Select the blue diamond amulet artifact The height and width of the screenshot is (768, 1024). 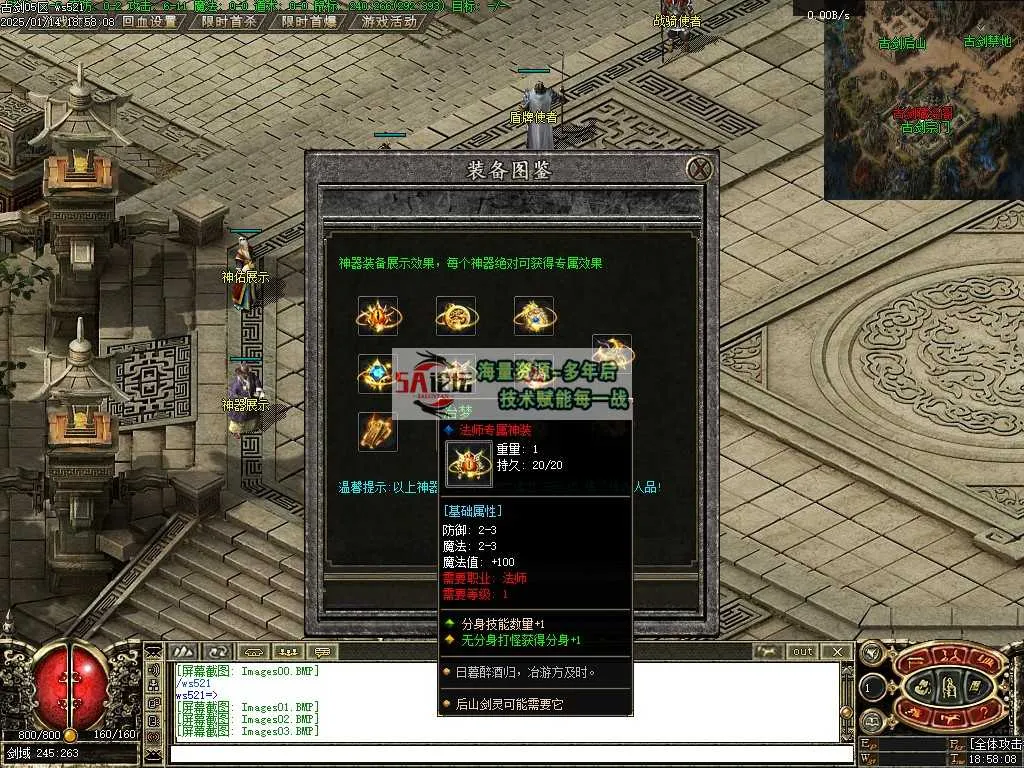coord(378,373)
